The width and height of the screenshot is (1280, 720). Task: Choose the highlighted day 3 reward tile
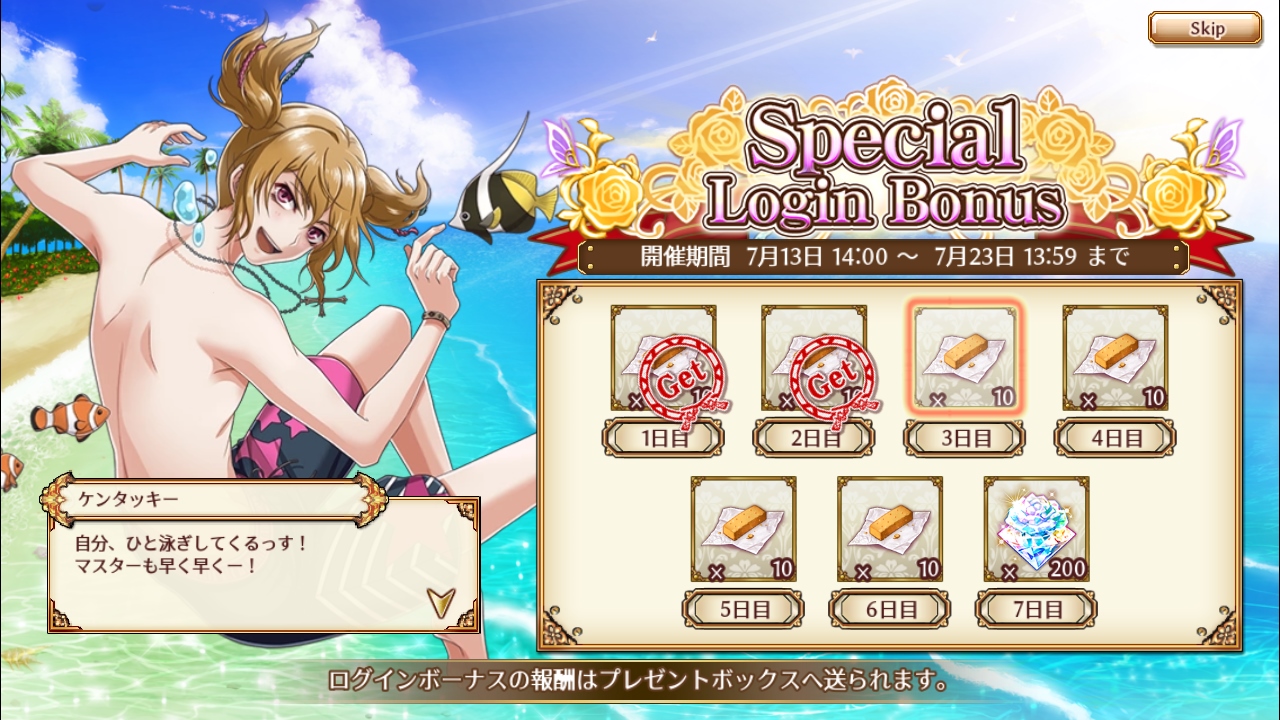(965, 358)
